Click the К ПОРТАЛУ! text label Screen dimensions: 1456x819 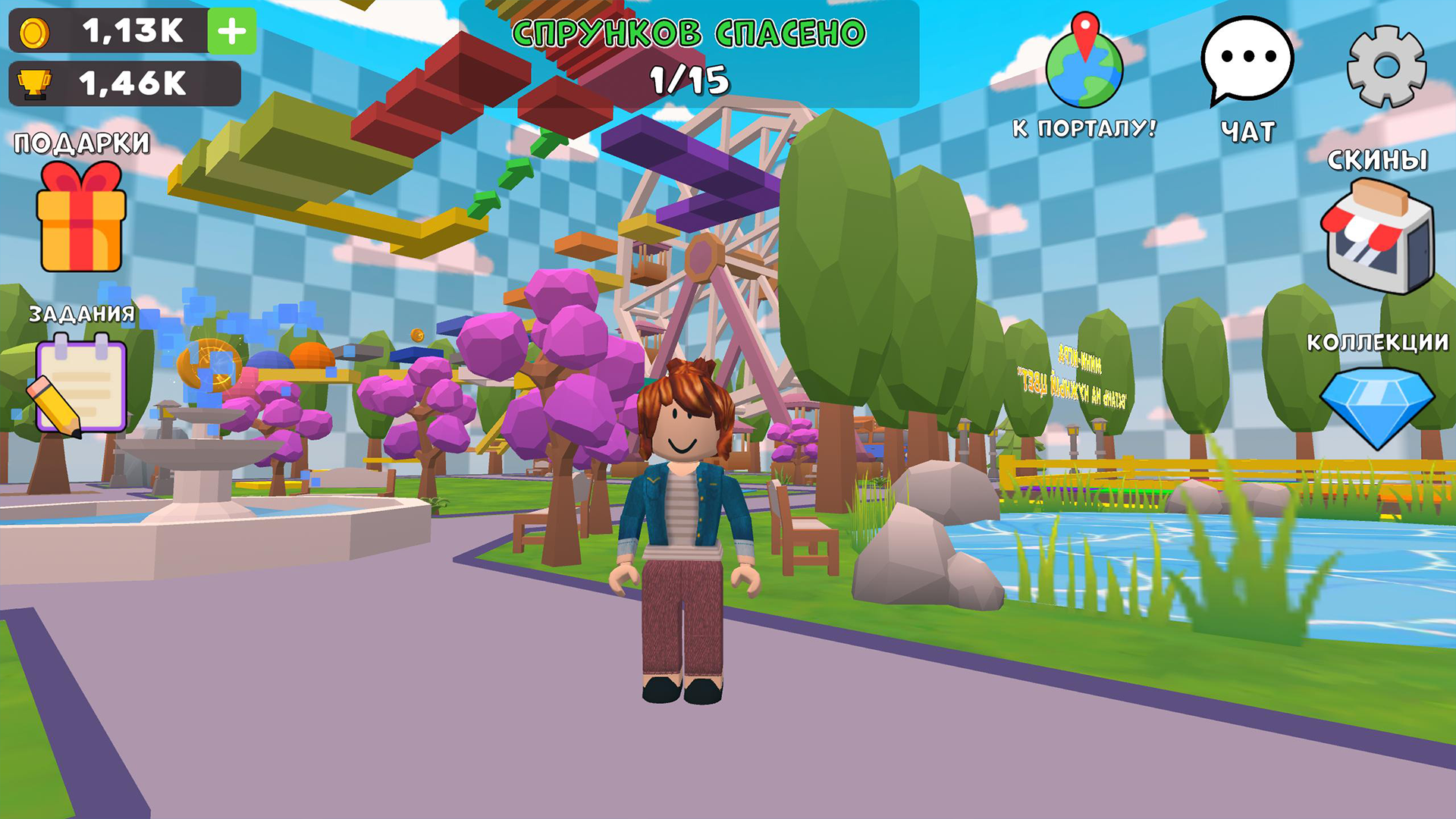click(x=1084, y=129)
